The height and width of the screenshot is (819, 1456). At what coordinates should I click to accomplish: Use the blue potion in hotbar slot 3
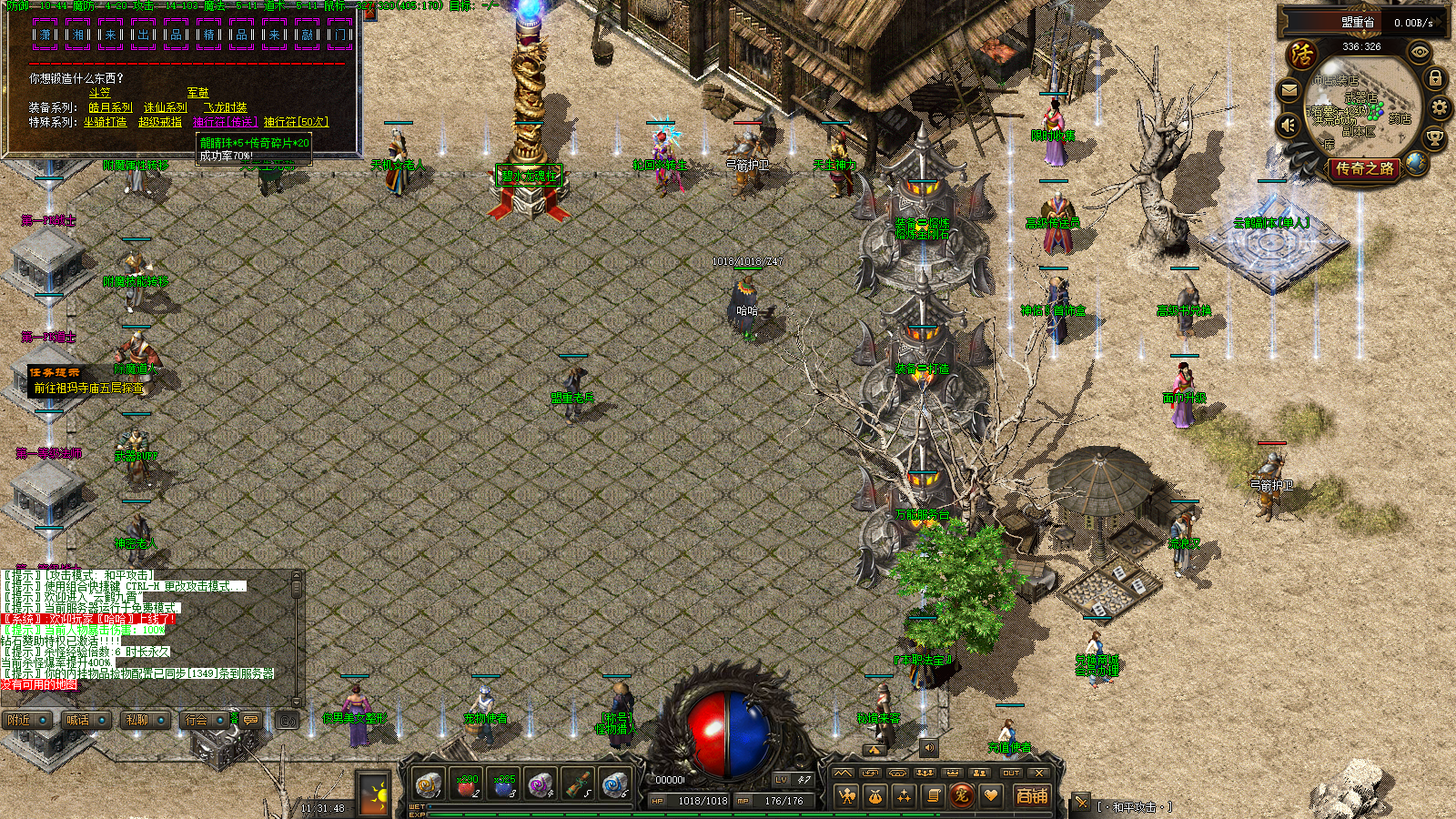[x=503, y=784]
